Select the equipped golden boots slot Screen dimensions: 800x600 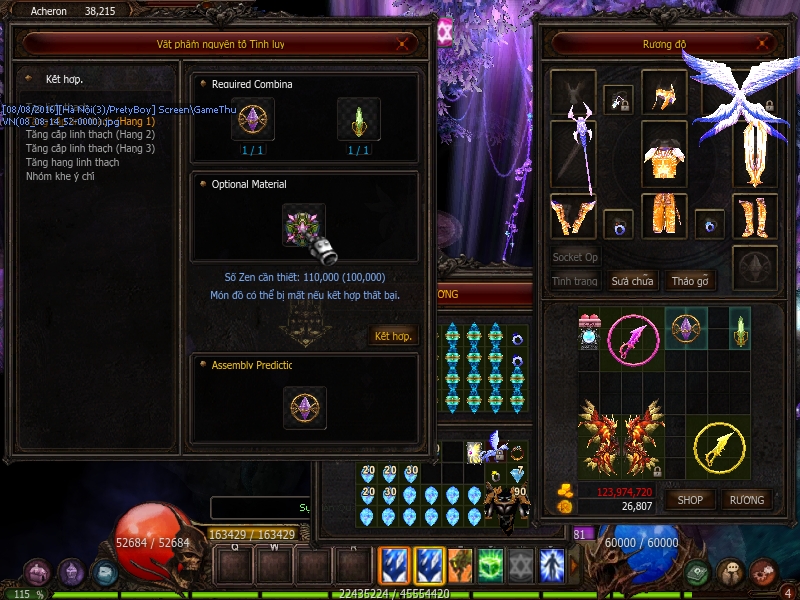coord(754,215)
